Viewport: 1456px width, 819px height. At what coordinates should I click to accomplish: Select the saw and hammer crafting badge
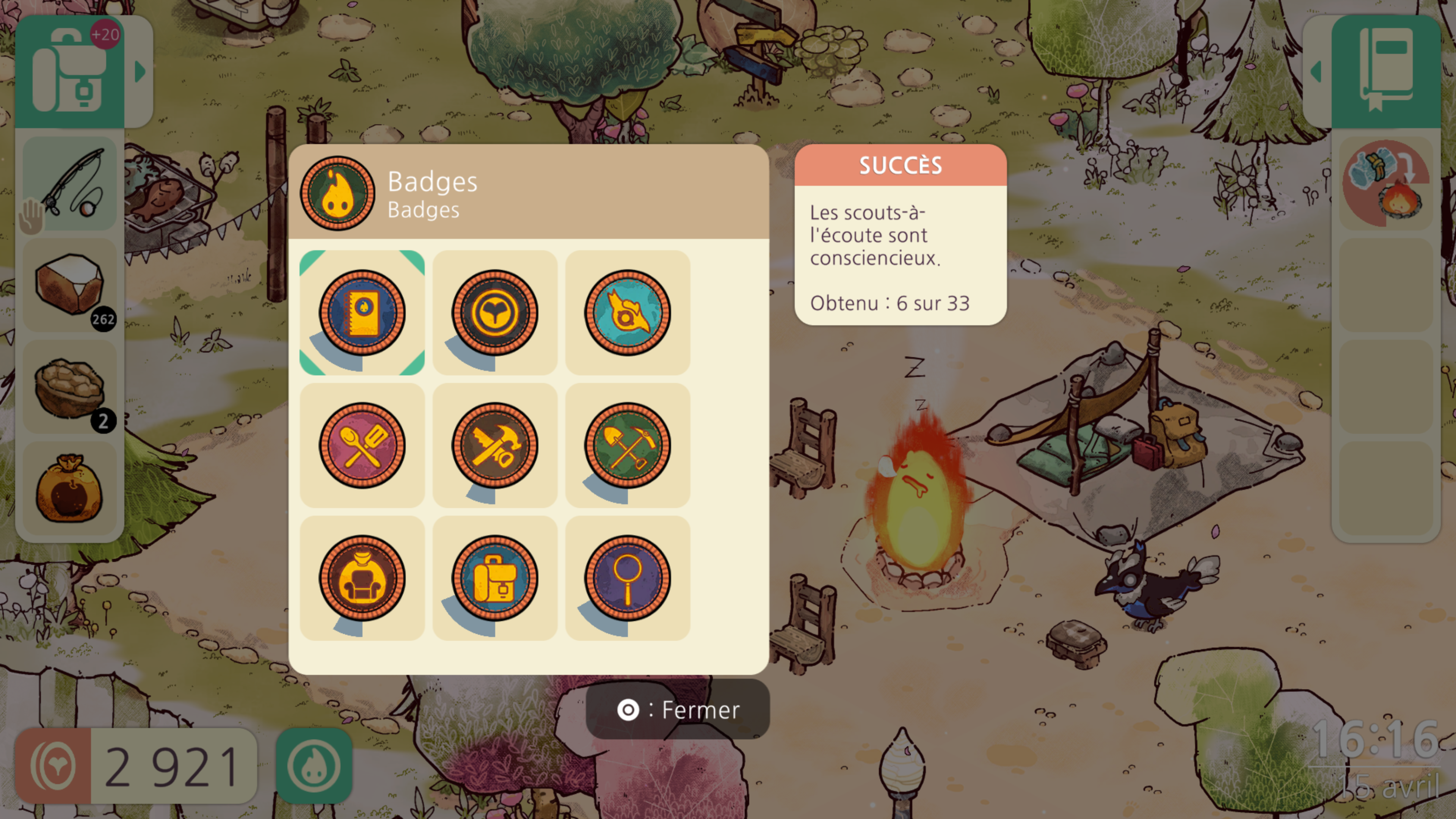pyautogui.click(x=494, y=446)
